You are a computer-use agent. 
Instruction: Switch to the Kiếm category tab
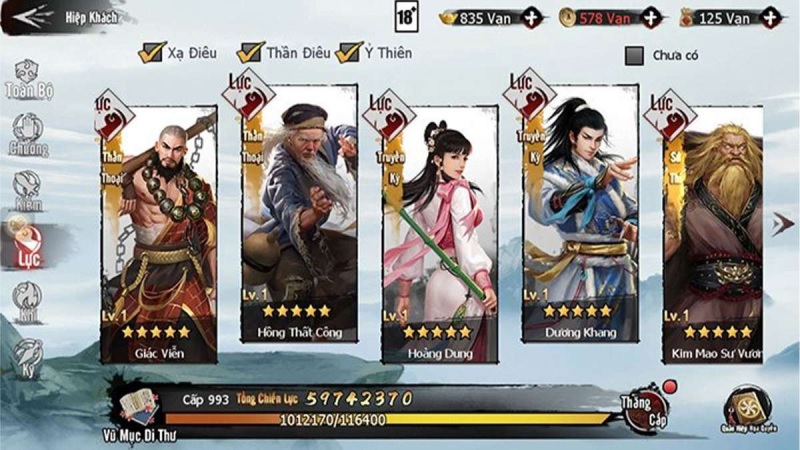pyautogui.click(x=28, y=190)
